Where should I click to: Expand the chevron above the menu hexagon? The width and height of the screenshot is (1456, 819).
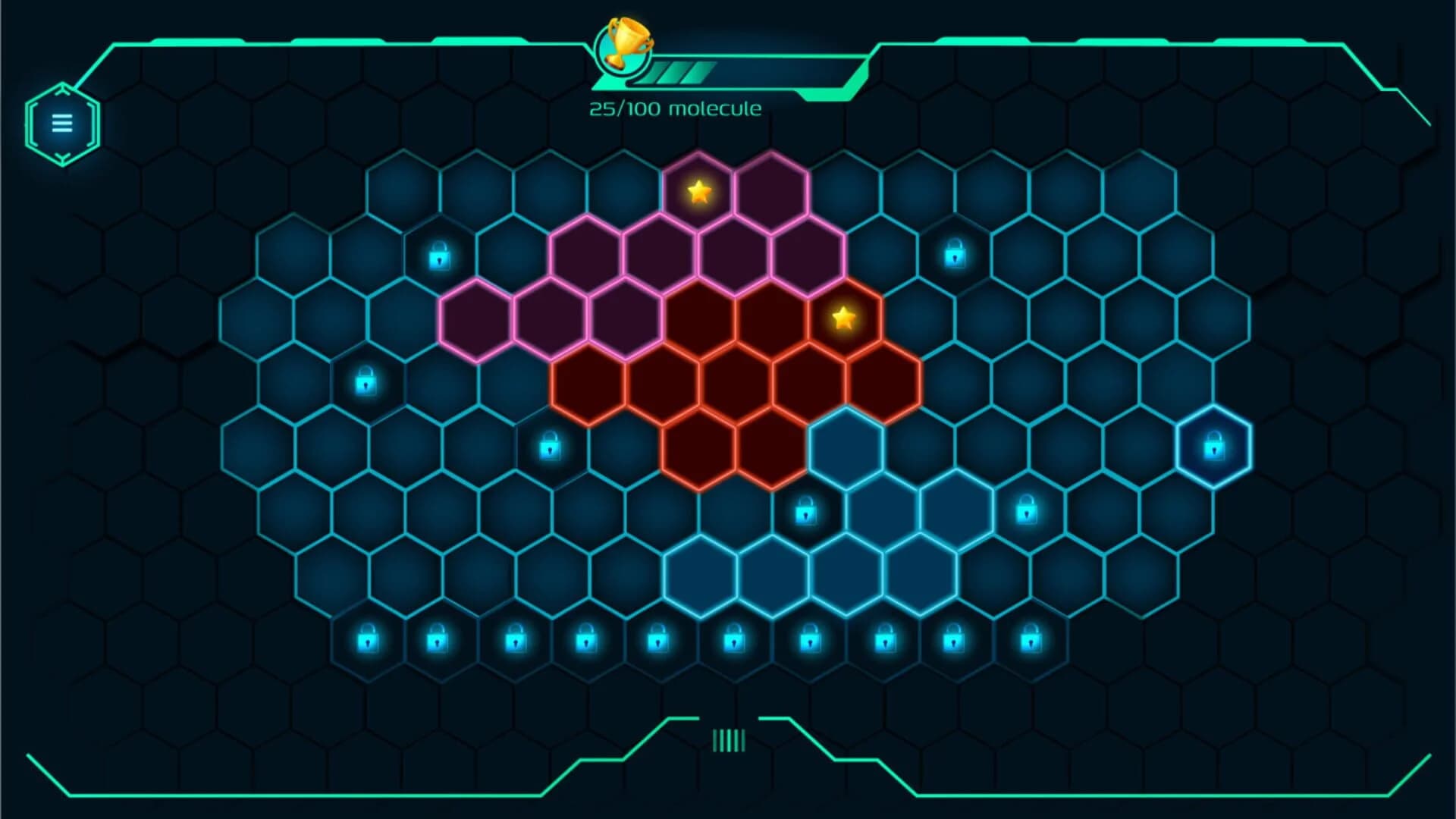(62, 91)
